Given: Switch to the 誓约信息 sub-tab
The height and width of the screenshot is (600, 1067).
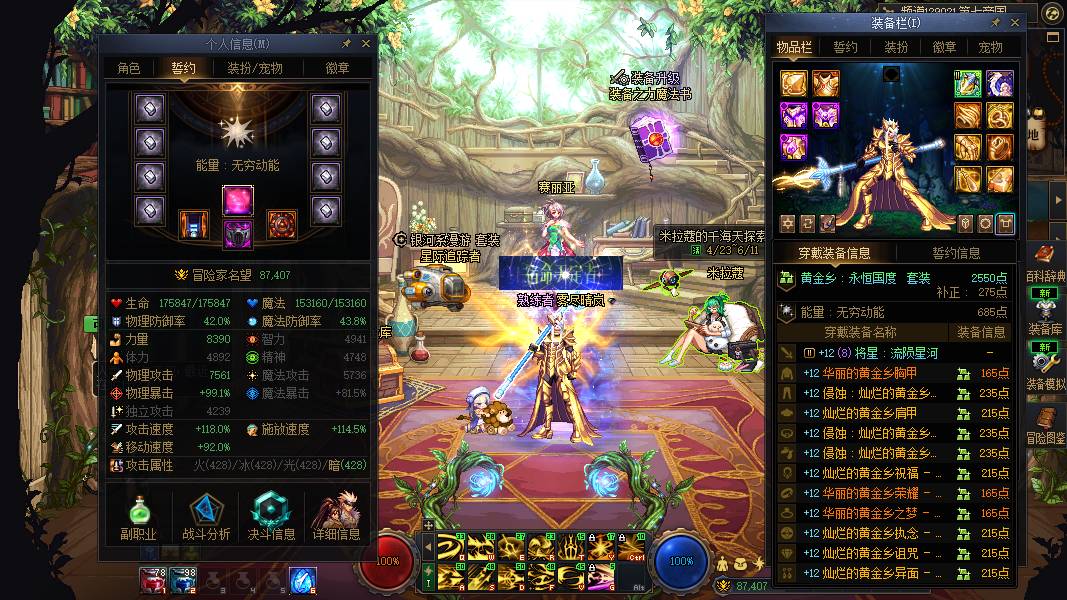Looking at the screenshot, I should (956, 253).
